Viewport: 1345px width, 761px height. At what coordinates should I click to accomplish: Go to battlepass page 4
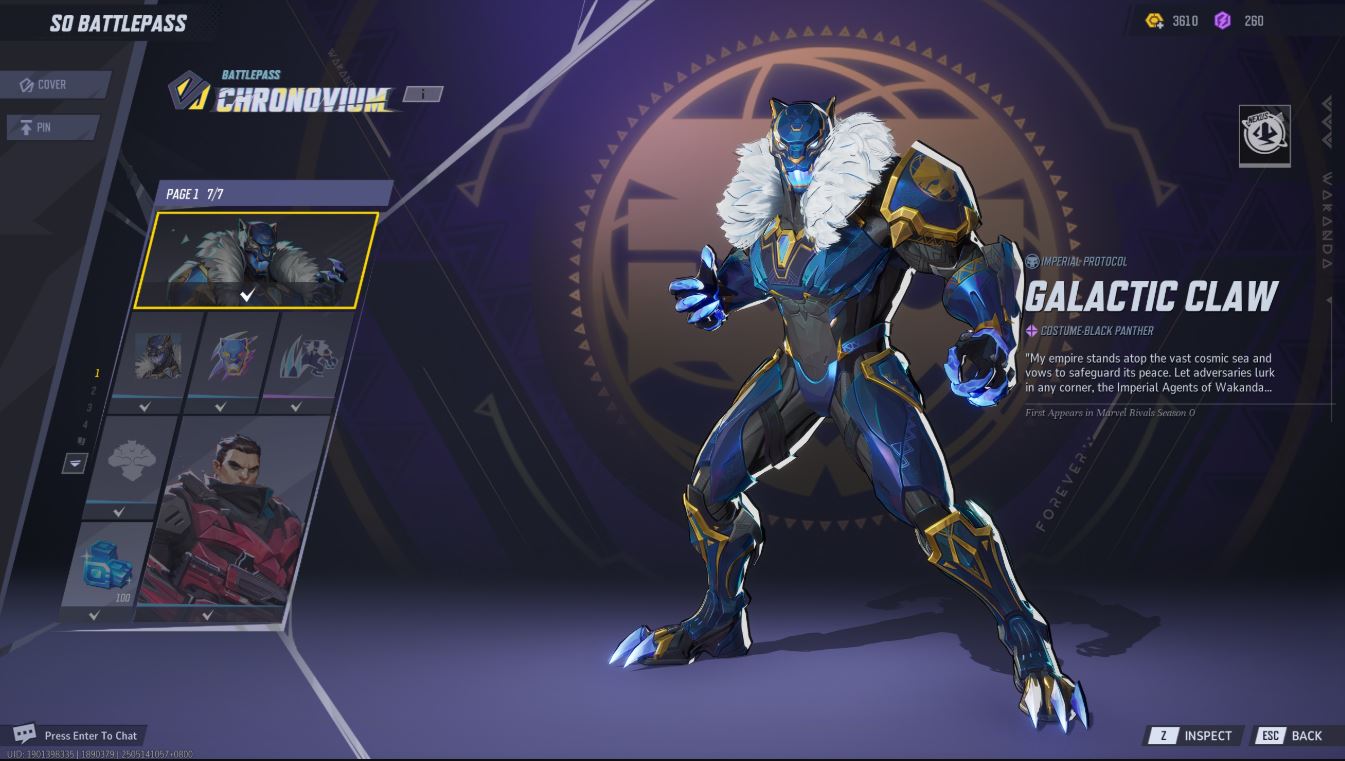[x=85, y=425]
